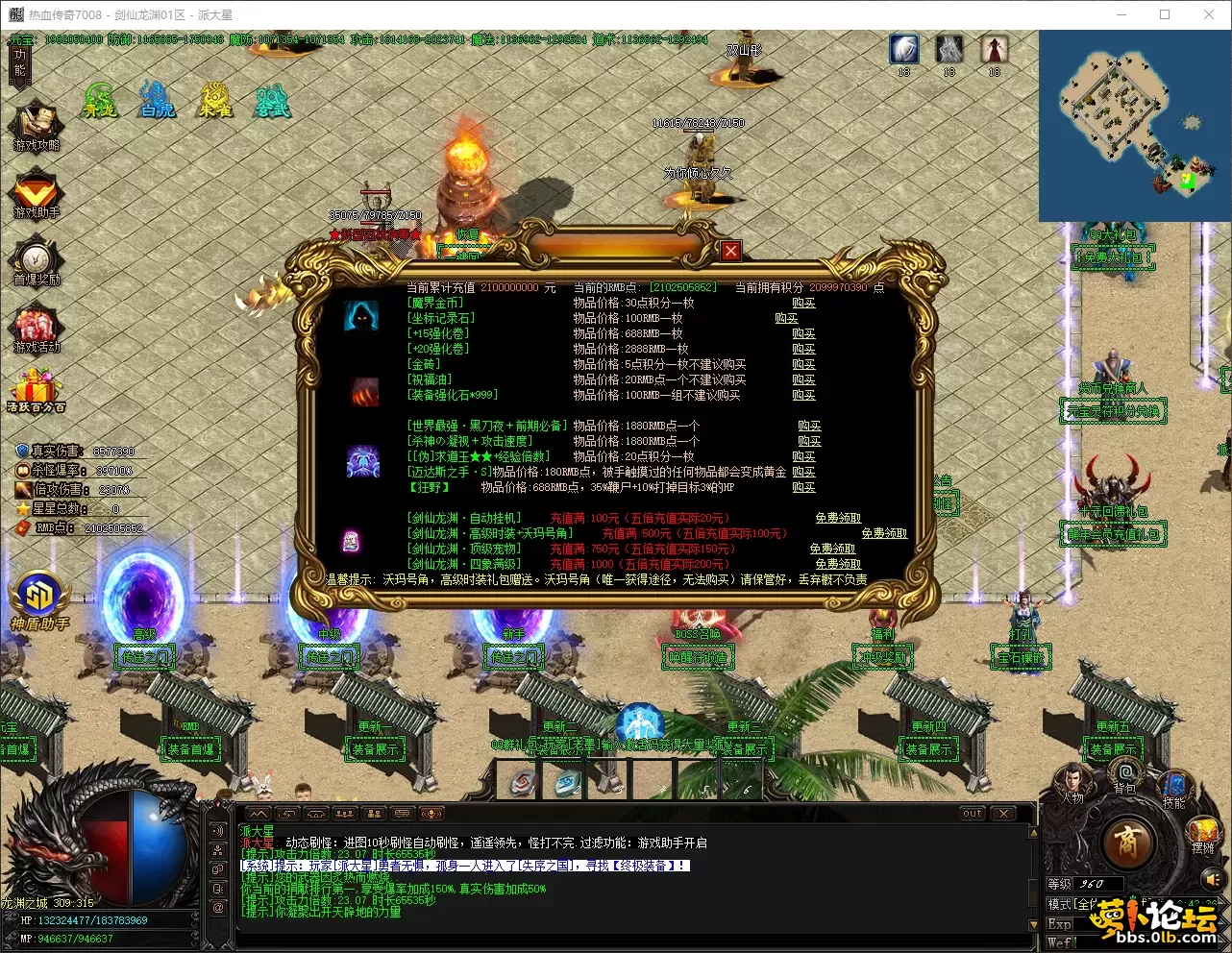Open the 游戏活动 events icon
1232x953 pixels.
point(37,330)
